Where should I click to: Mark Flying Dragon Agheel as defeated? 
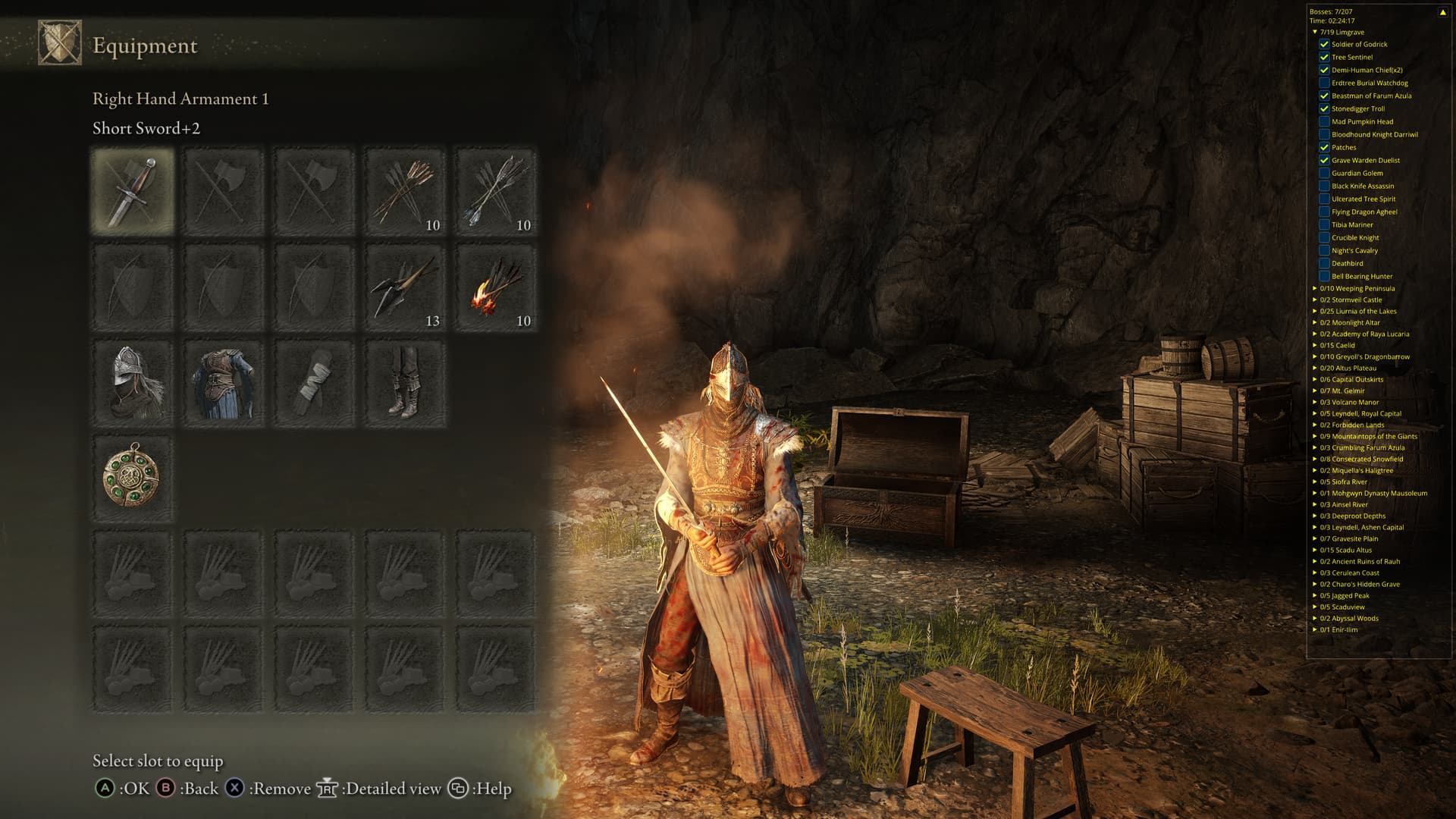click(x=1324, y=212)
